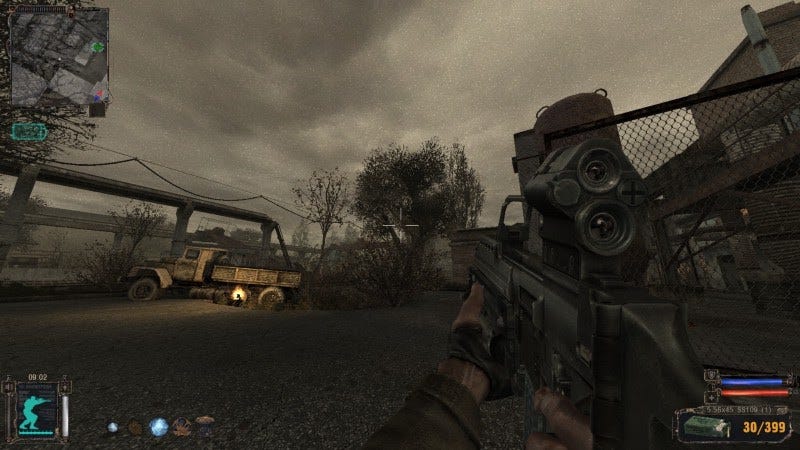Select the dark brown rock artifact

[135, 427]
